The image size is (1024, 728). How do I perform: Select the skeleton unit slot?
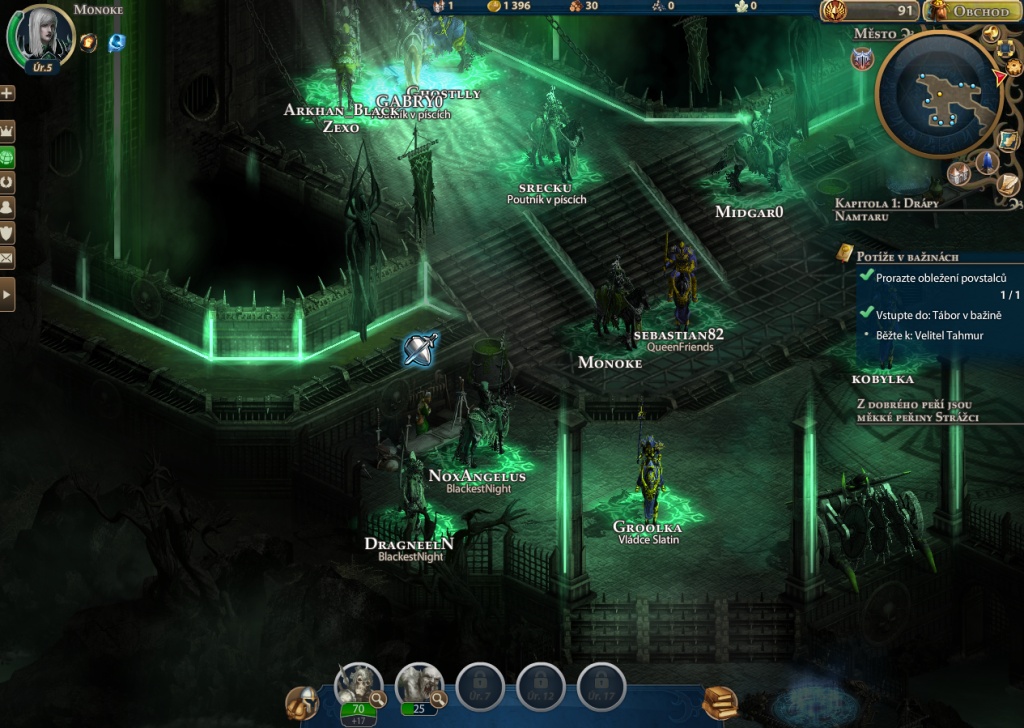pyautogui.click(x=357, y=685)
